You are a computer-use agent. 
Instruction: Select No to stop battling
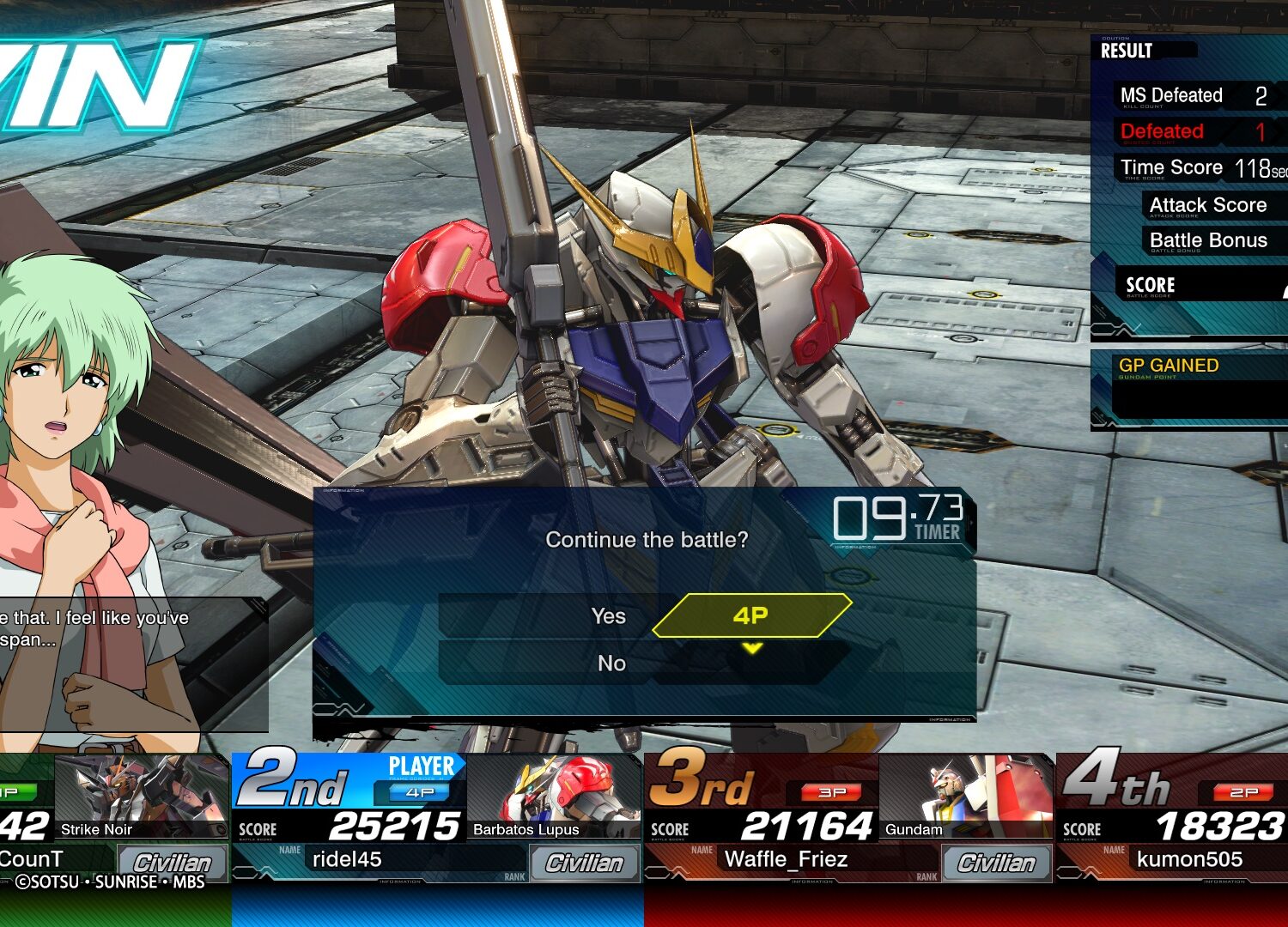click(611, 663)
